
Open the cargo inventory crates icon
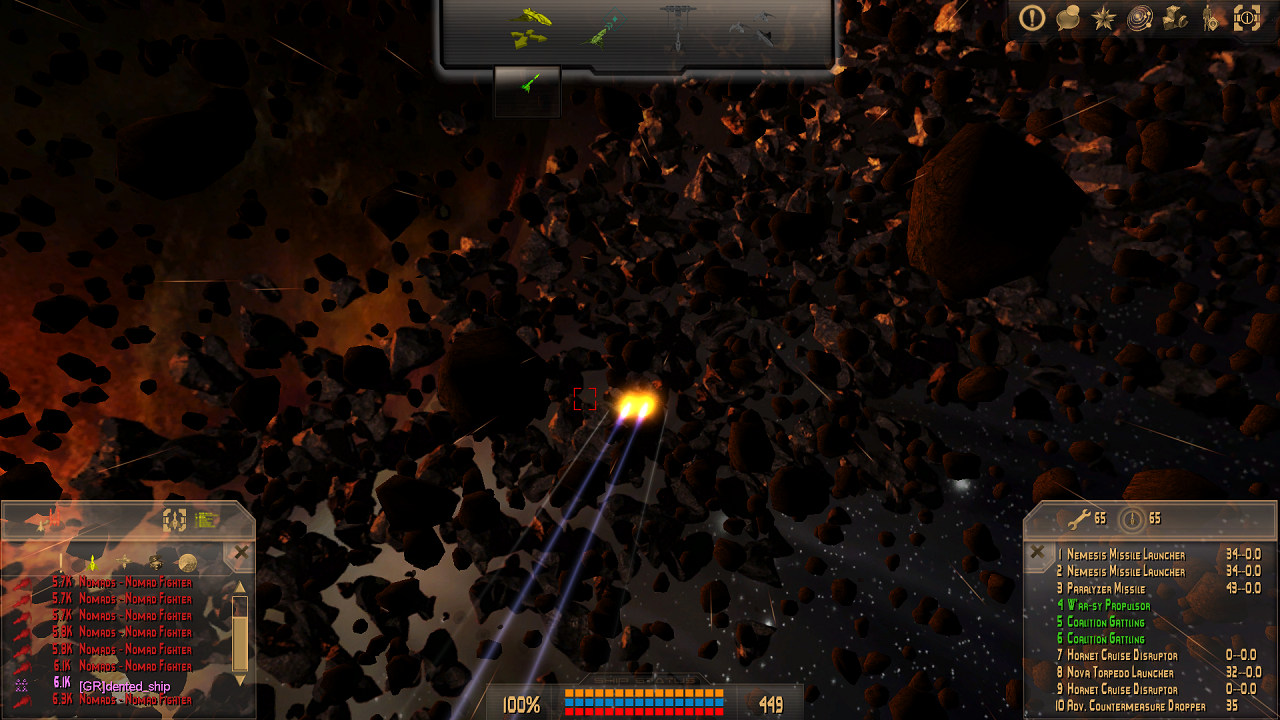(1175, 18)
